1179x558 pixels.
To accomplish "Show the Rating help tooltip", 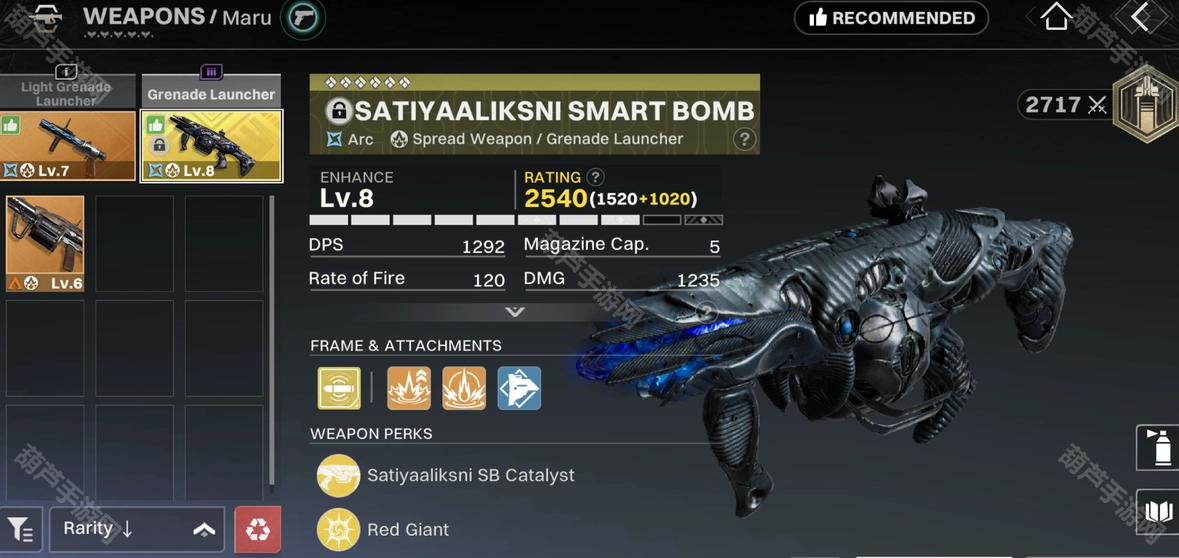I will (x=595, y=177).
